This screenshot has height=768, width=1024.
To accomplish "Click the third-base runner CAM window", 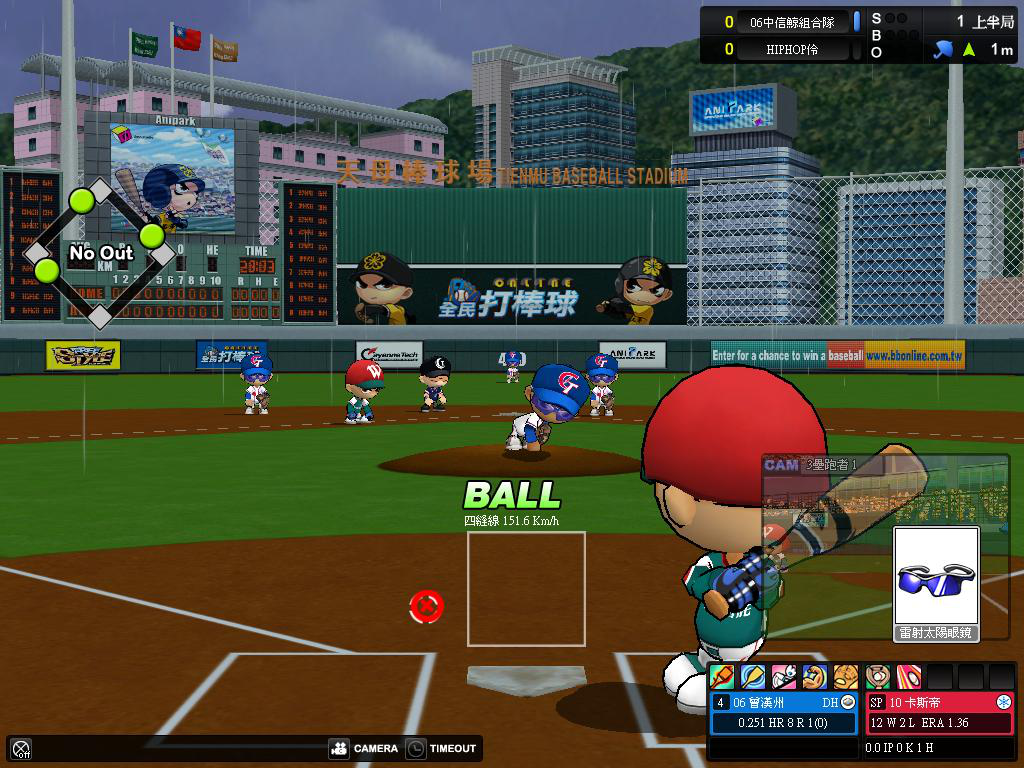I will [x=884, y=492].
